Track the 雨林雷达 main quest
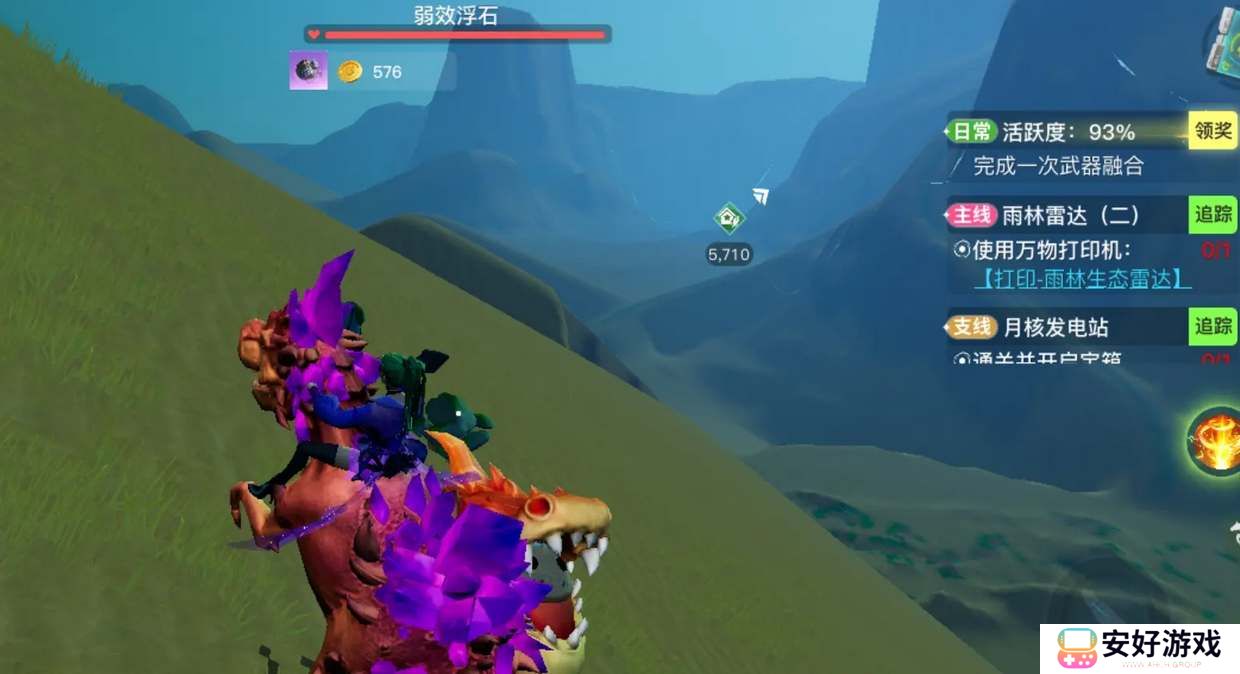Image resolution: width=1240 pixels, height=674 pixels. click(x=1212, y=214)
